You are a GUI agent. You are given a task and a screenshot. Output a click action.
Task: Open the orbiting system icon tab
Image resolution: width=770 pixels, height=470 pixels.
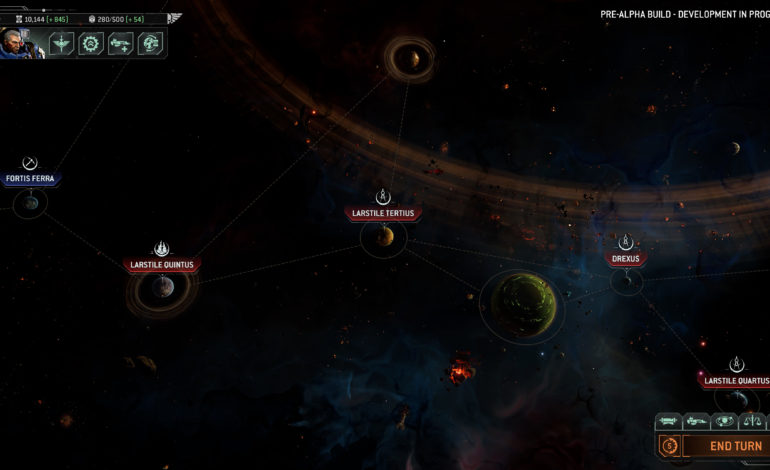pos(723,422)
